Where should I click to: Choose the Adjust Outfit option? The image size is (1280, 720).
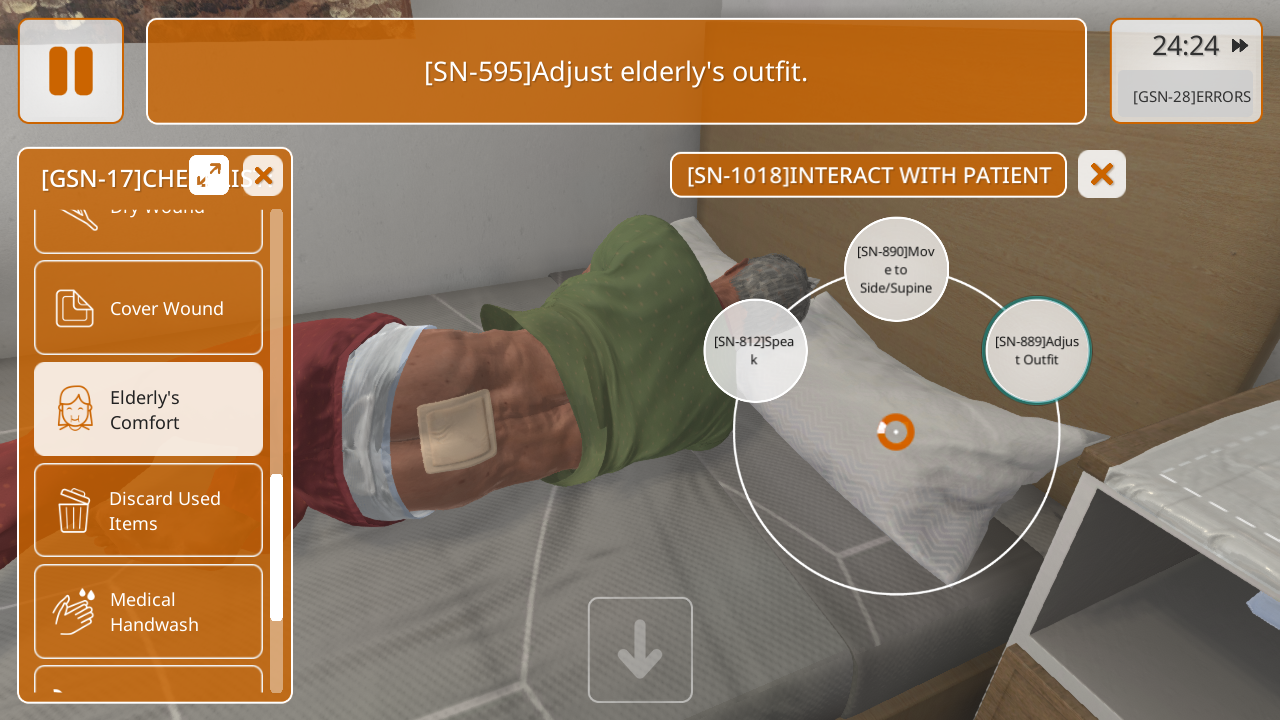pyautogui.click(x=1037, y=350)
